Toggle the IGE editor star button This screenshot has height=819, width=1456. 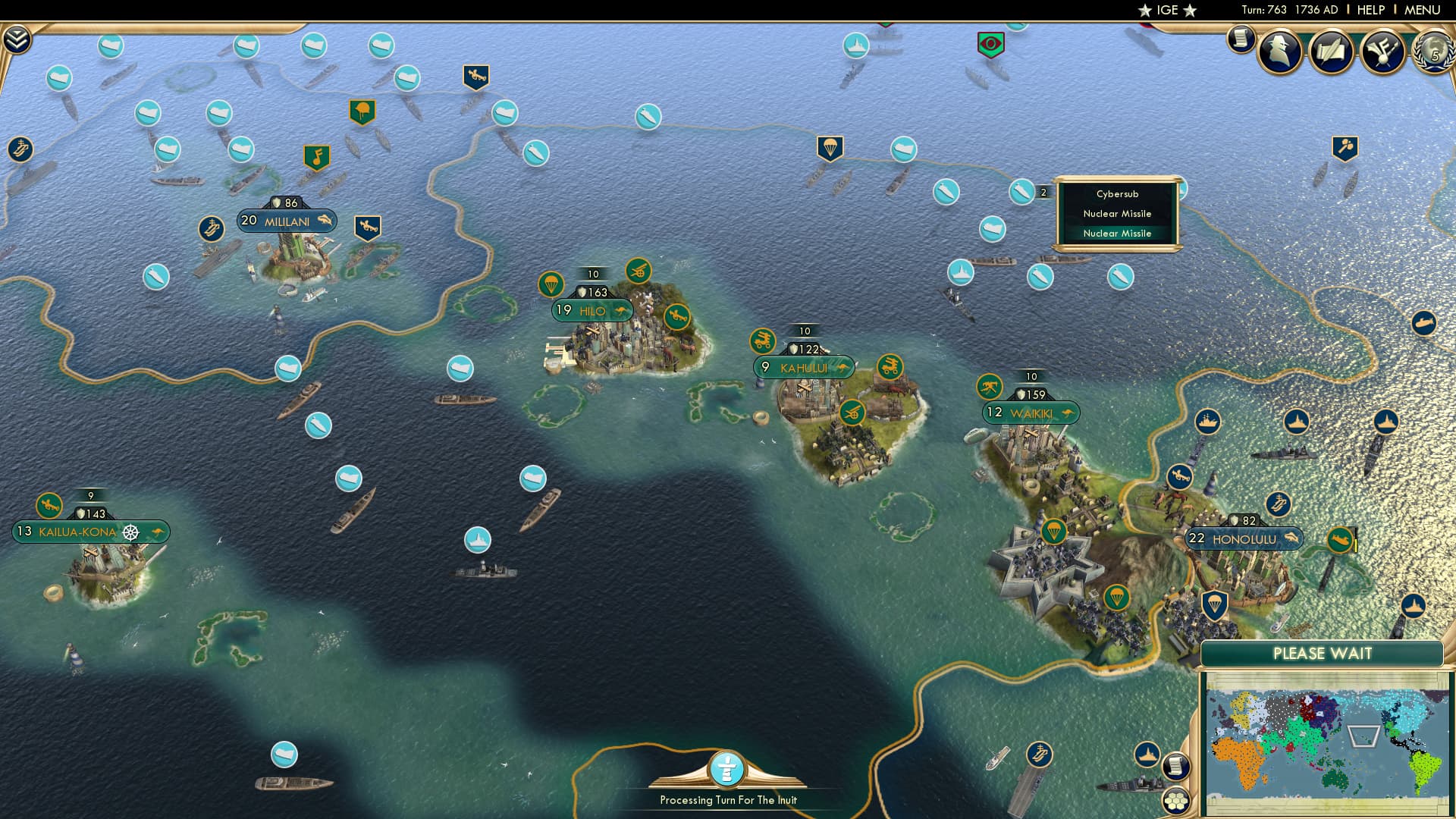pyautogui.click(x=1166, y=11)
